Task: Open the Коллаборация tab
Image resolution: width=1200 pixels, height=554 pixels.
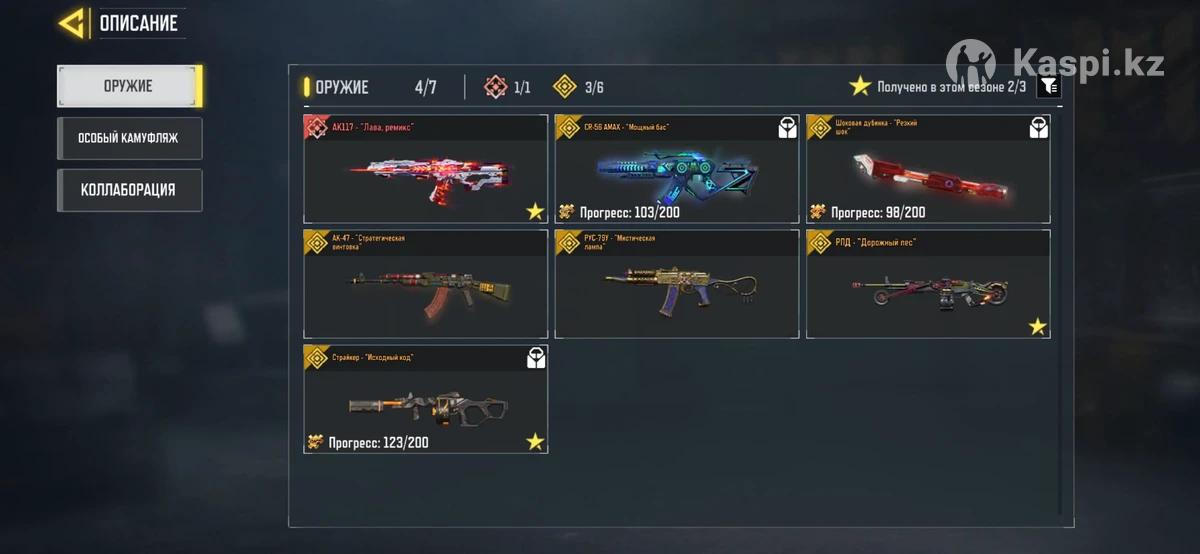Action: click(x=129, y=190)
